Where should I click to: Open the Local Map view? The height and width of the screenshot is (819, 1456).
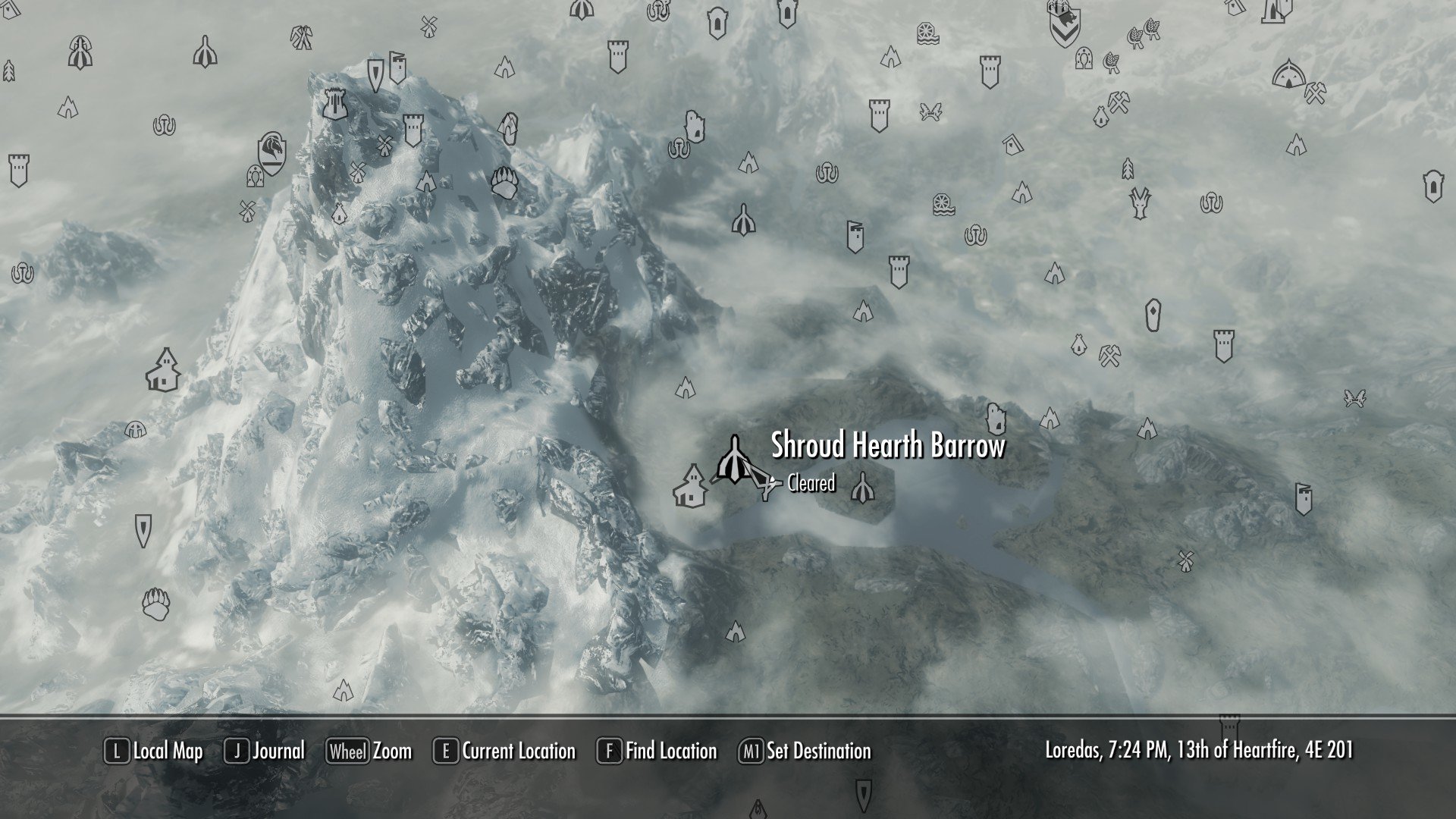click(155, 752)
